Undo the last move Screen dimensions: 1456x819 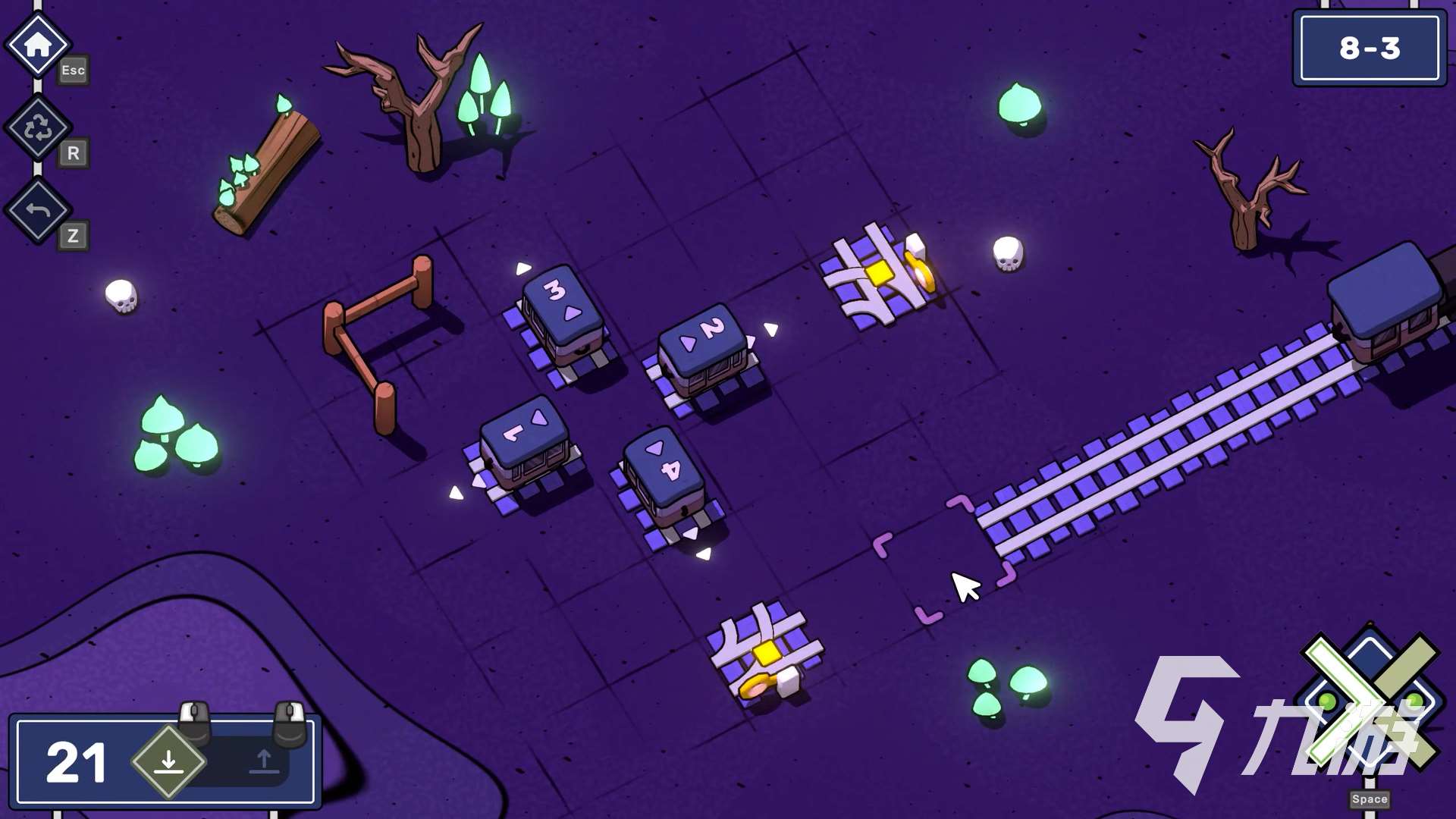coord(38,210)
